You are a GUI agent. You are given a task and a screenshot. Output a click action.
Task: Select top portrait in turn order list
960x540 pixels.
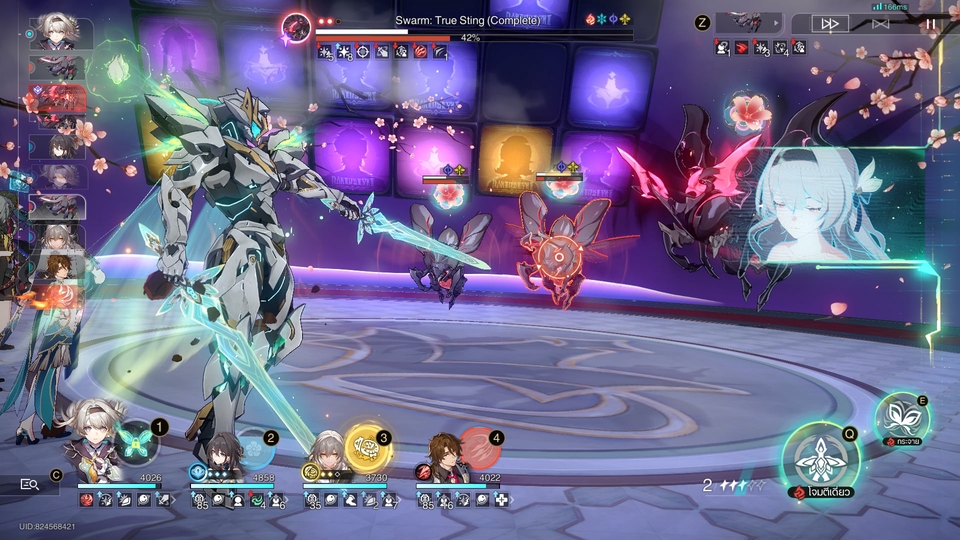[x=62, y=33]
